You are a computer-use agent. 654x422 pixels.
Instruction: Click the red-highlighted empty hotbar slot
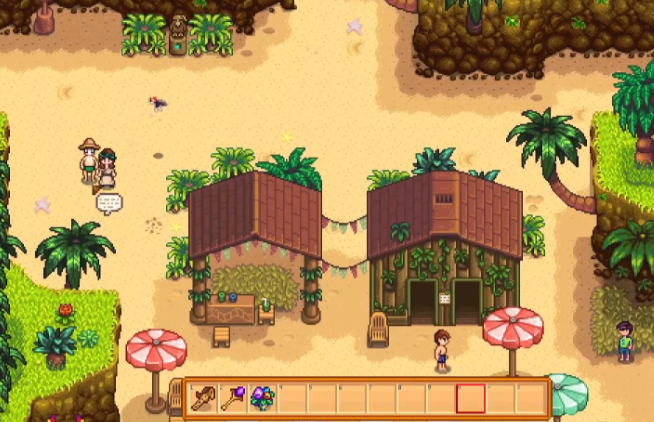(470, 399)
